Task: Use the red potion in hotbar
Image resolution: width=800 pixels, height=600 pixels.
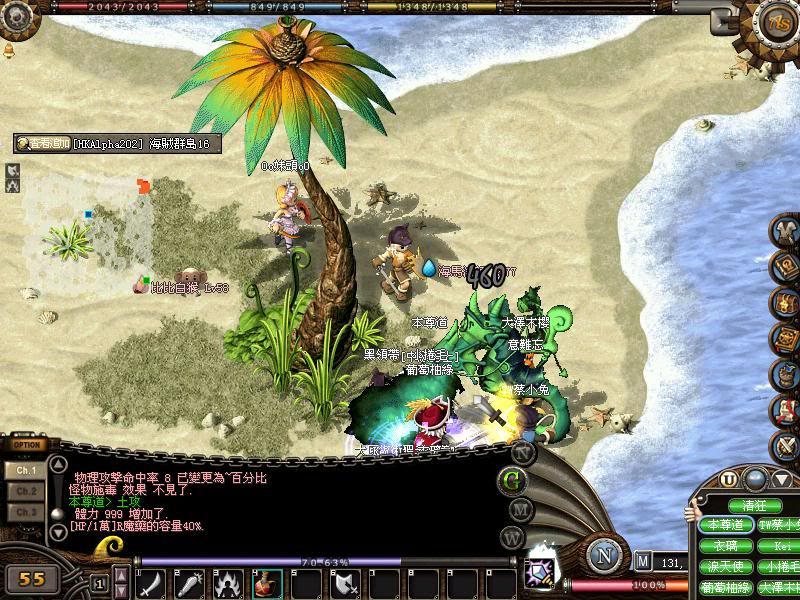Action: point(268,584)
